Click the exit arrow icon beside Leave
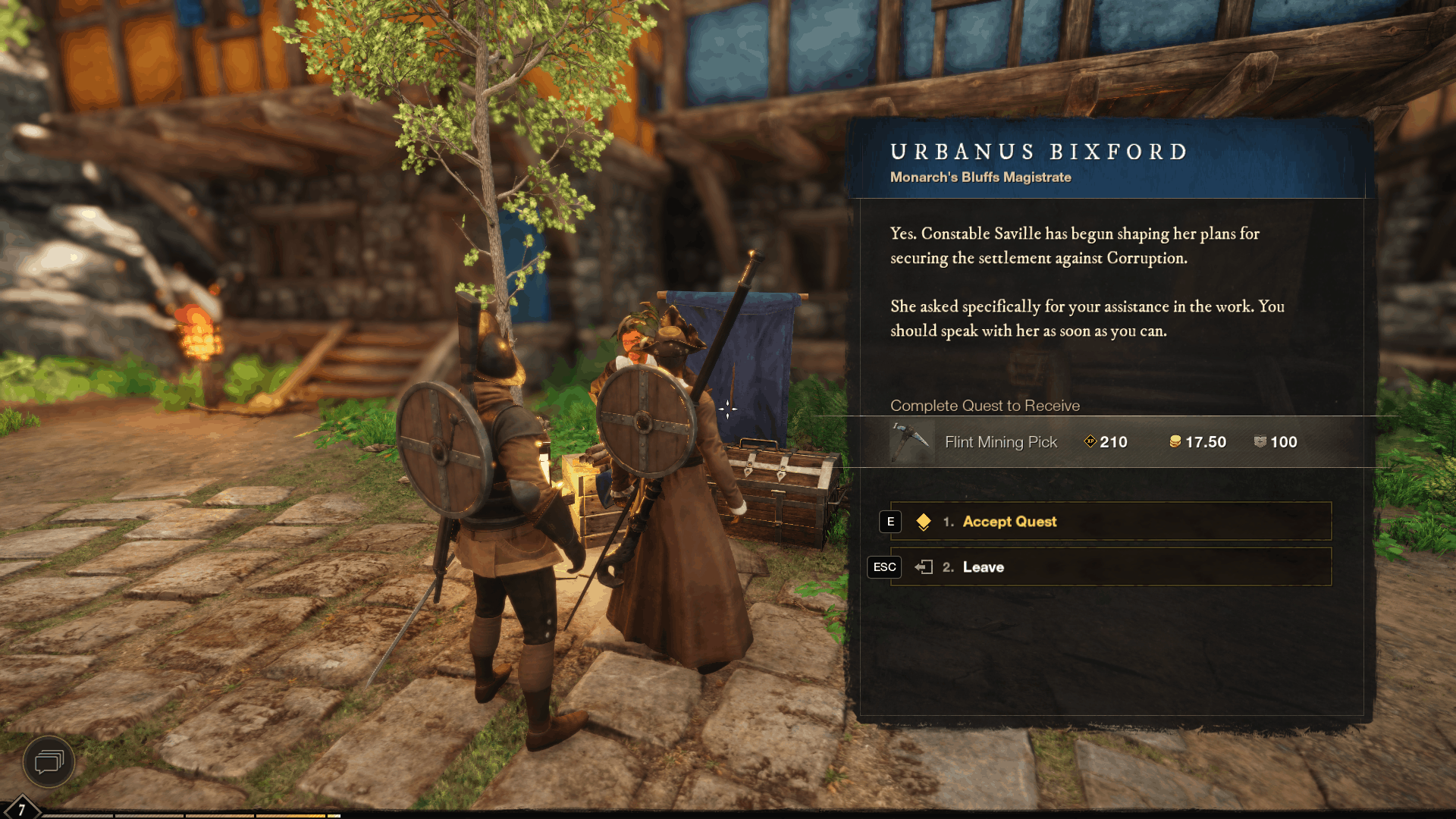The image size is (1456, 819). (x=924, y=566)
